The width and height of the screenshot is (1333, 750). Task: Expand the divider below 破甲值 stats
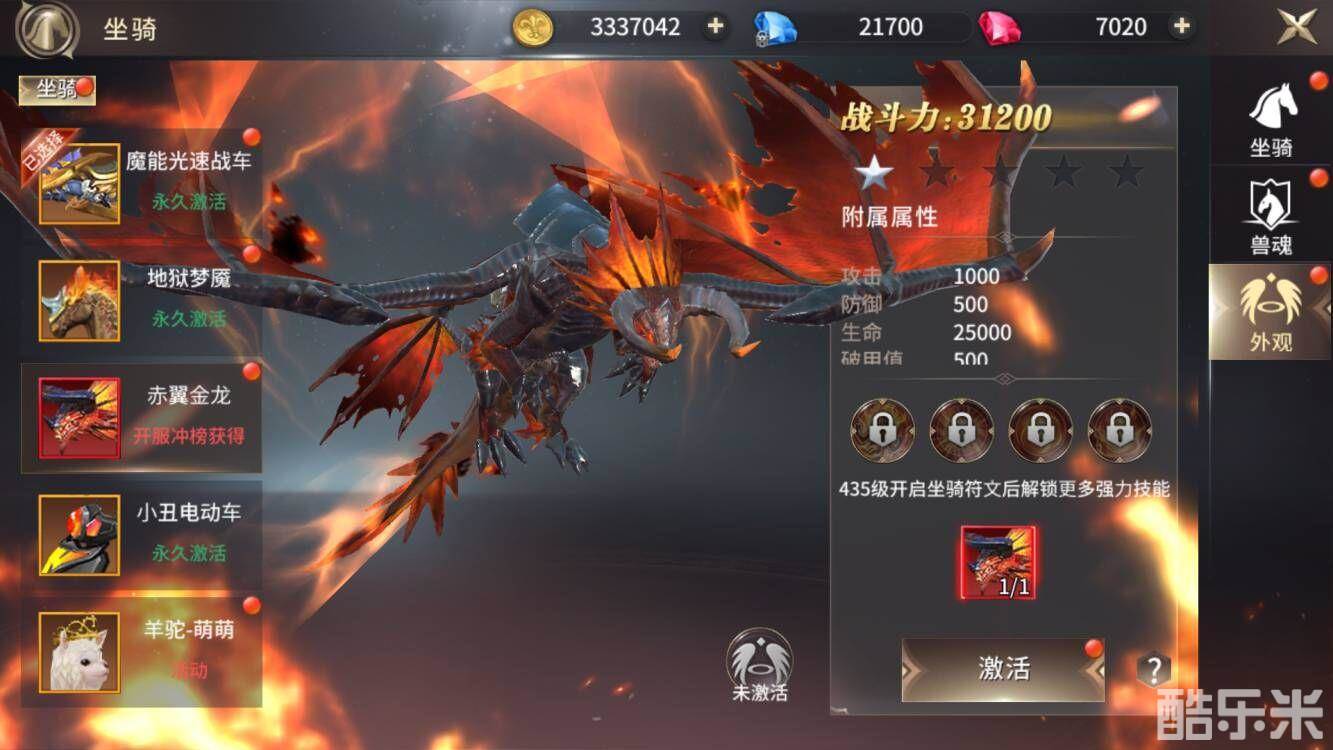(x=1003, y=378)
